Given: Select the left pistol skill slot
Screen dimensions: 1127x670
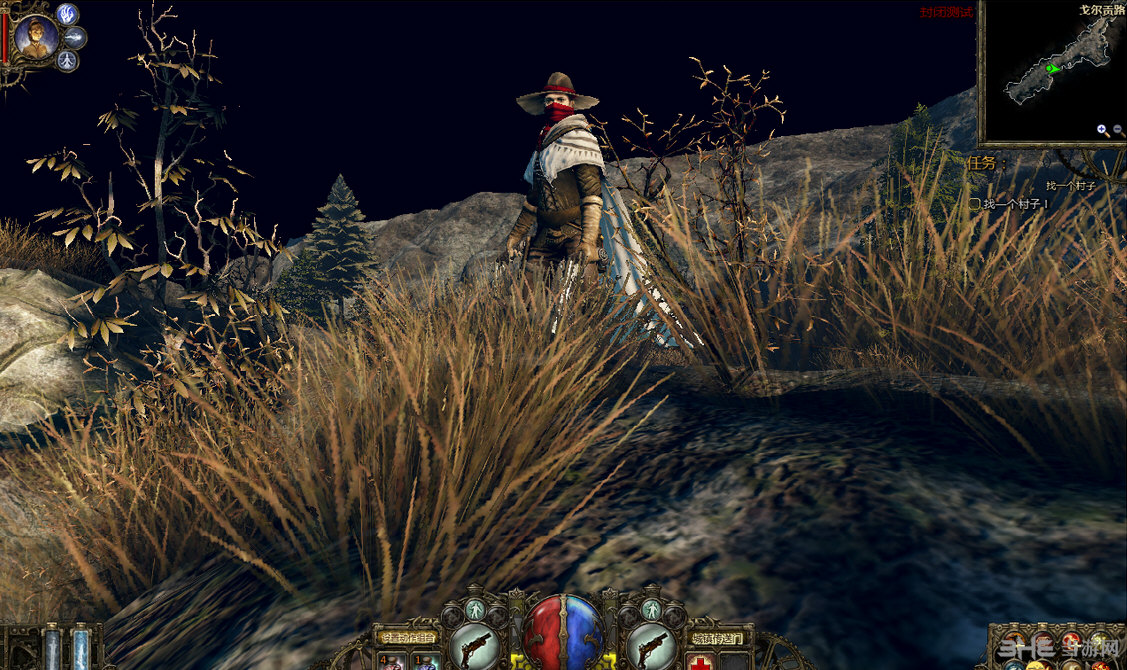Looking at the screenshot, I should [x=474, y=644].
